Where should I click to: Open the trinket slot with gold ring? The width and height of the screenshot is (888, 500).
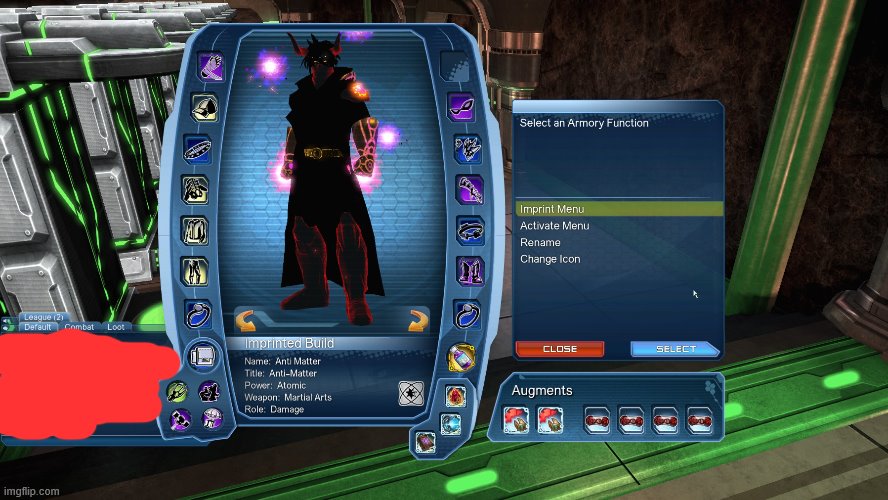(x=461, y=355)
